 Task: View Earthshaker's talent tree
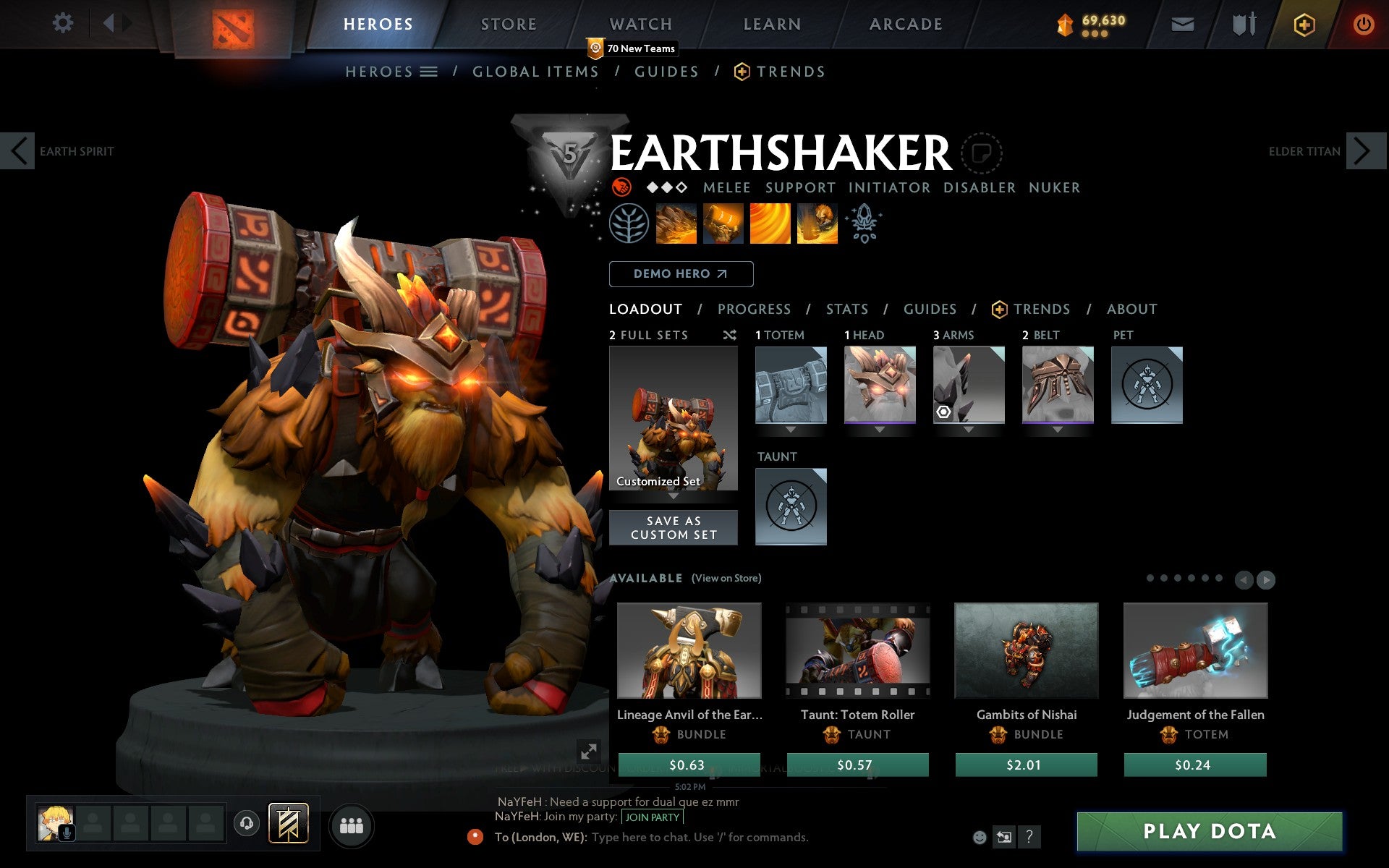tap(629, 224)
